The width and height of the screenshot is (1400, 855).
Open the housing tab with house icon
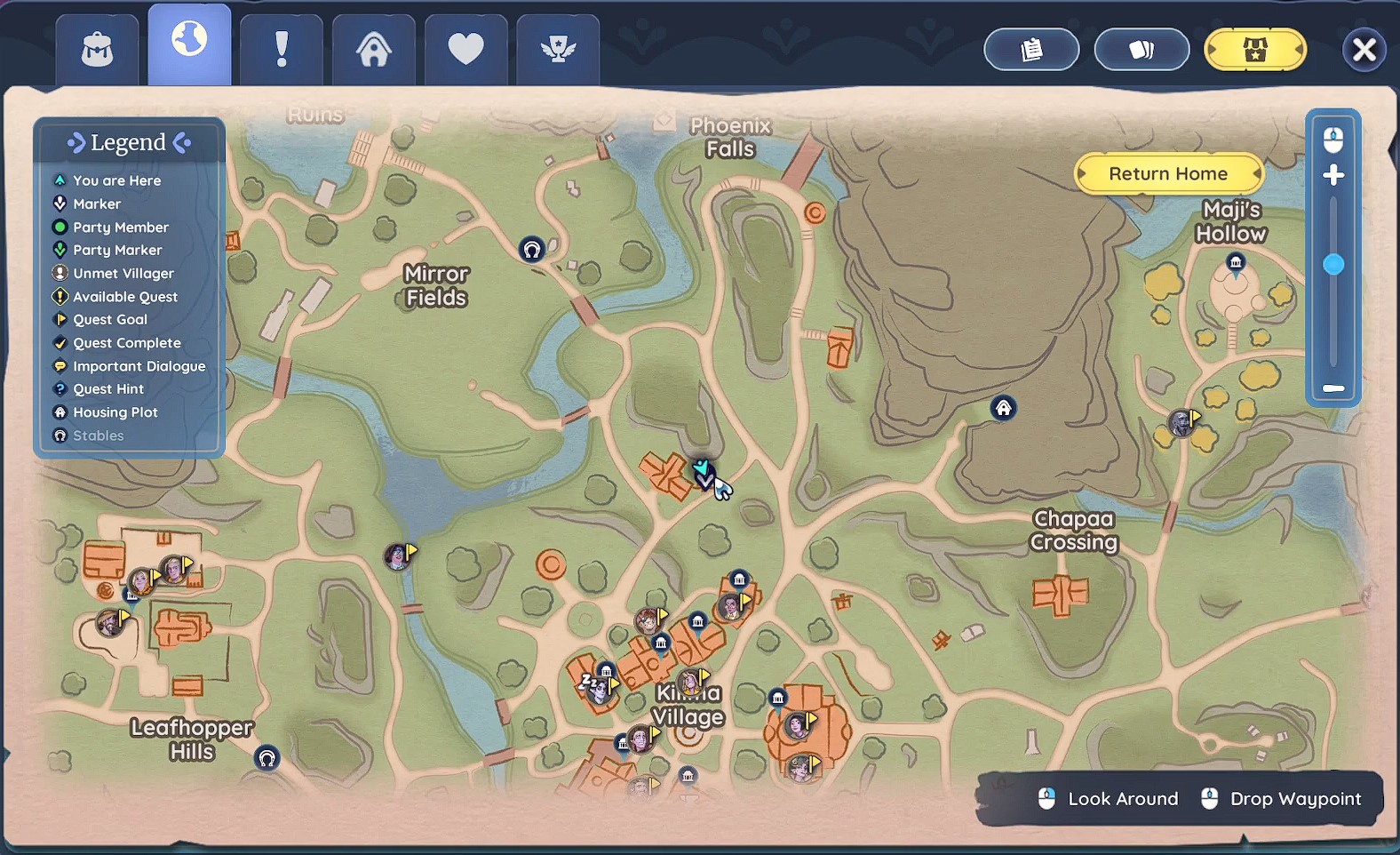pyautogui.click(x=374, y=50)
